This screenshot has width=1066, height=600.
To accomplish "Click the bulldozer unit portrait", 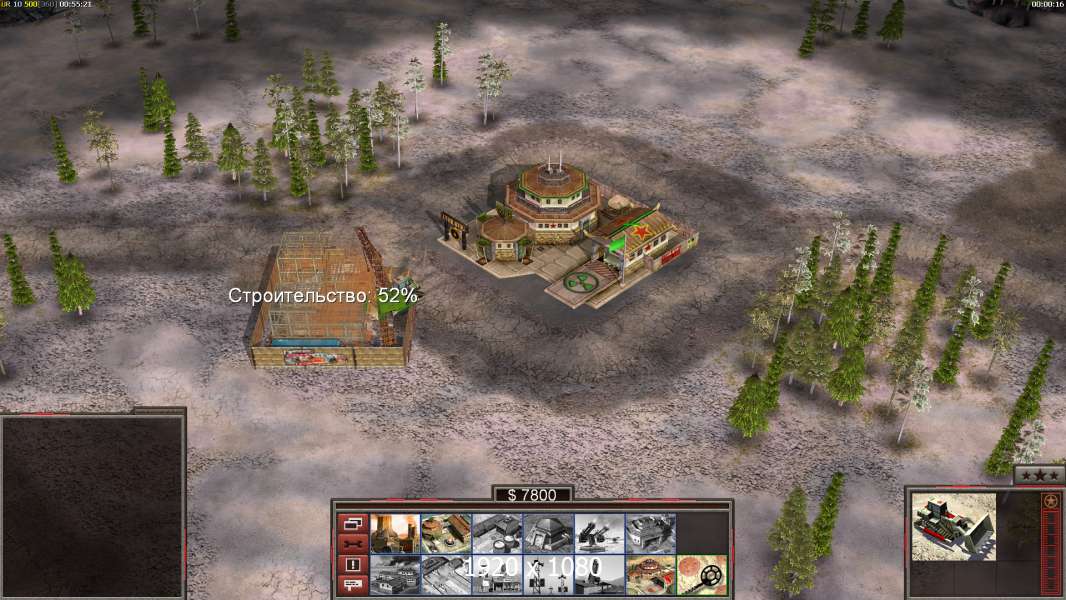I will click(954, 525).
